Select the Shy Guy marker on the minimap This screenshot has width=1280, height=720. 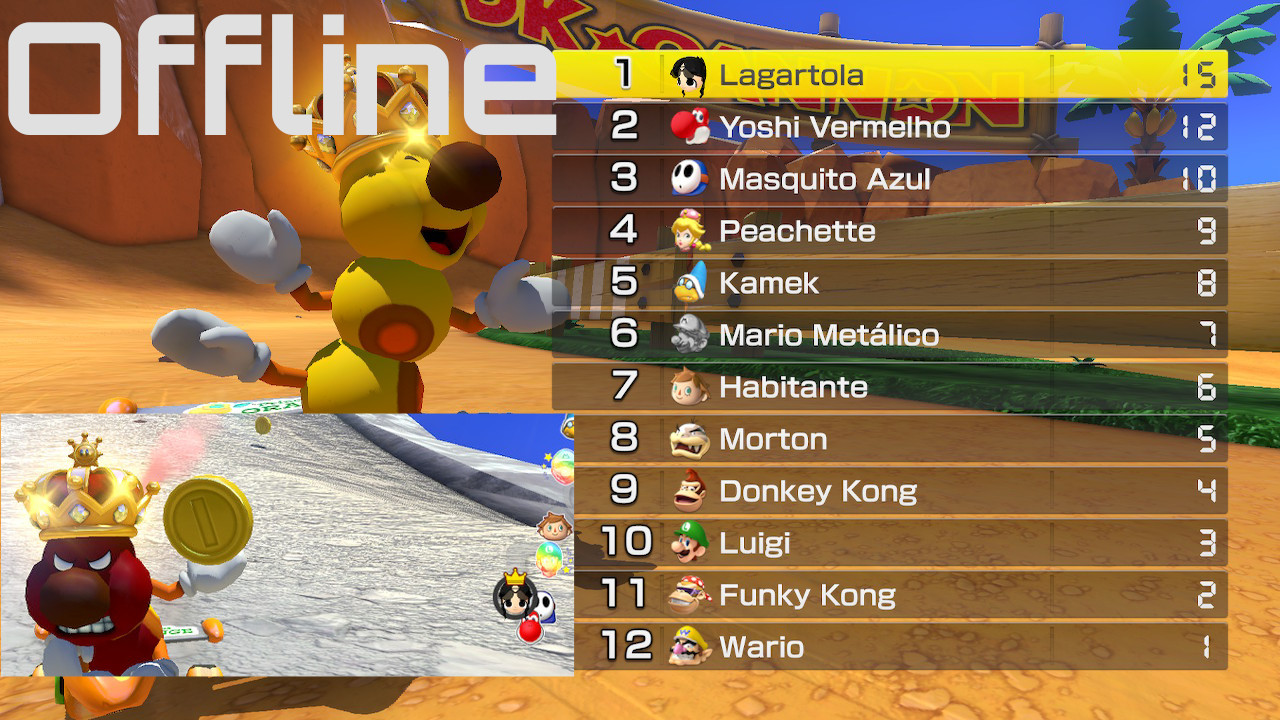pyautogui.click(x=544, y=608)
